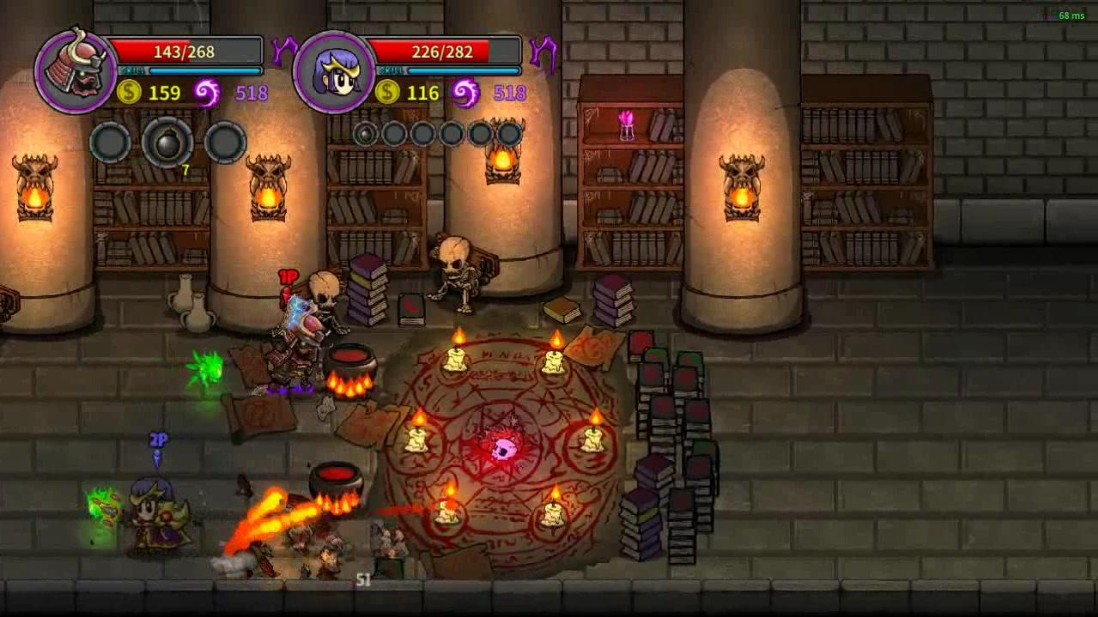Activate the large bomb item slot
This screenshot has height=617, width=1098.
pyautogui.click(x=167, y=142)
